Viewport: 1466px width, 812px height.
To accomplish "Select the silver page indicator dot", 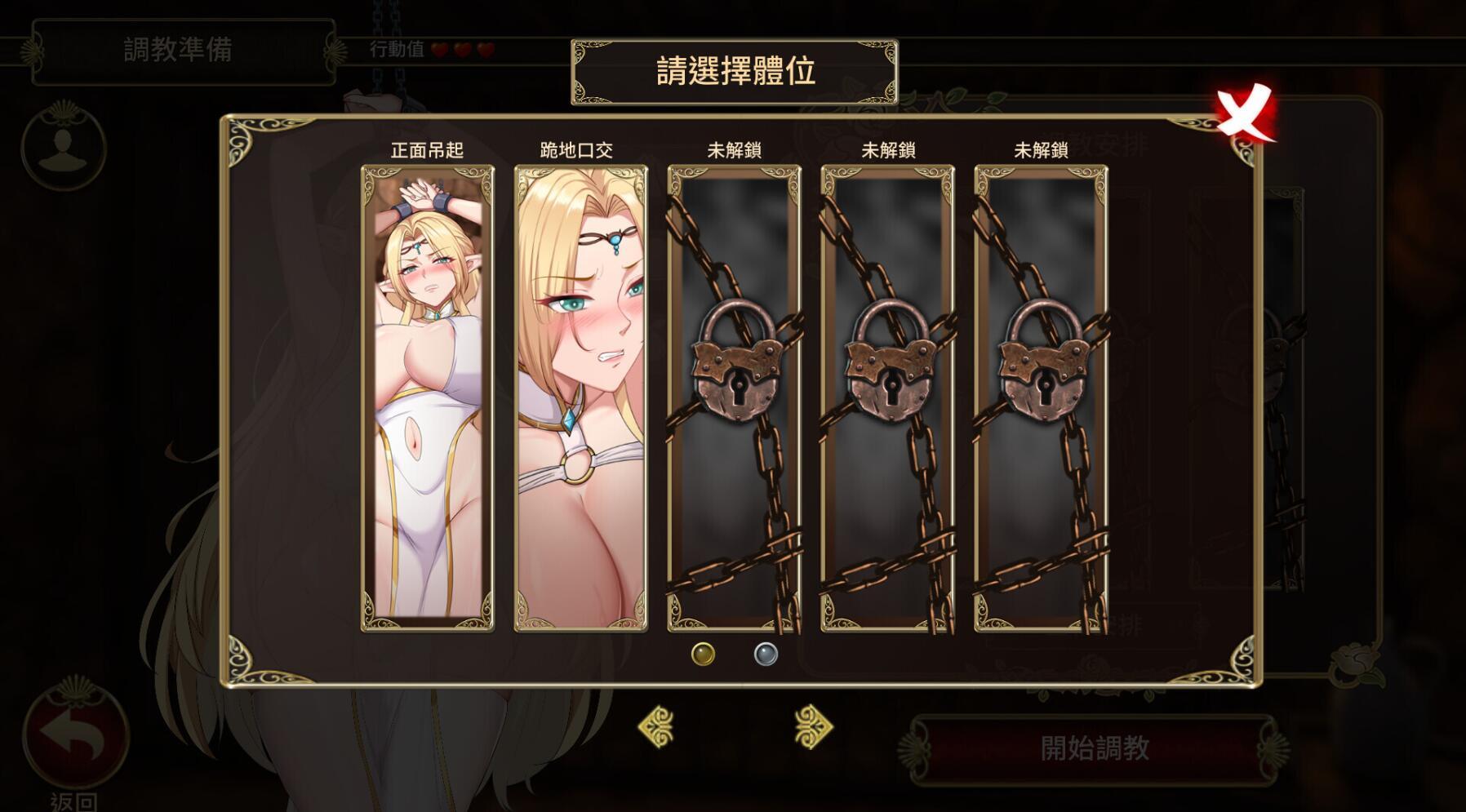I will [x=765, y=653].
